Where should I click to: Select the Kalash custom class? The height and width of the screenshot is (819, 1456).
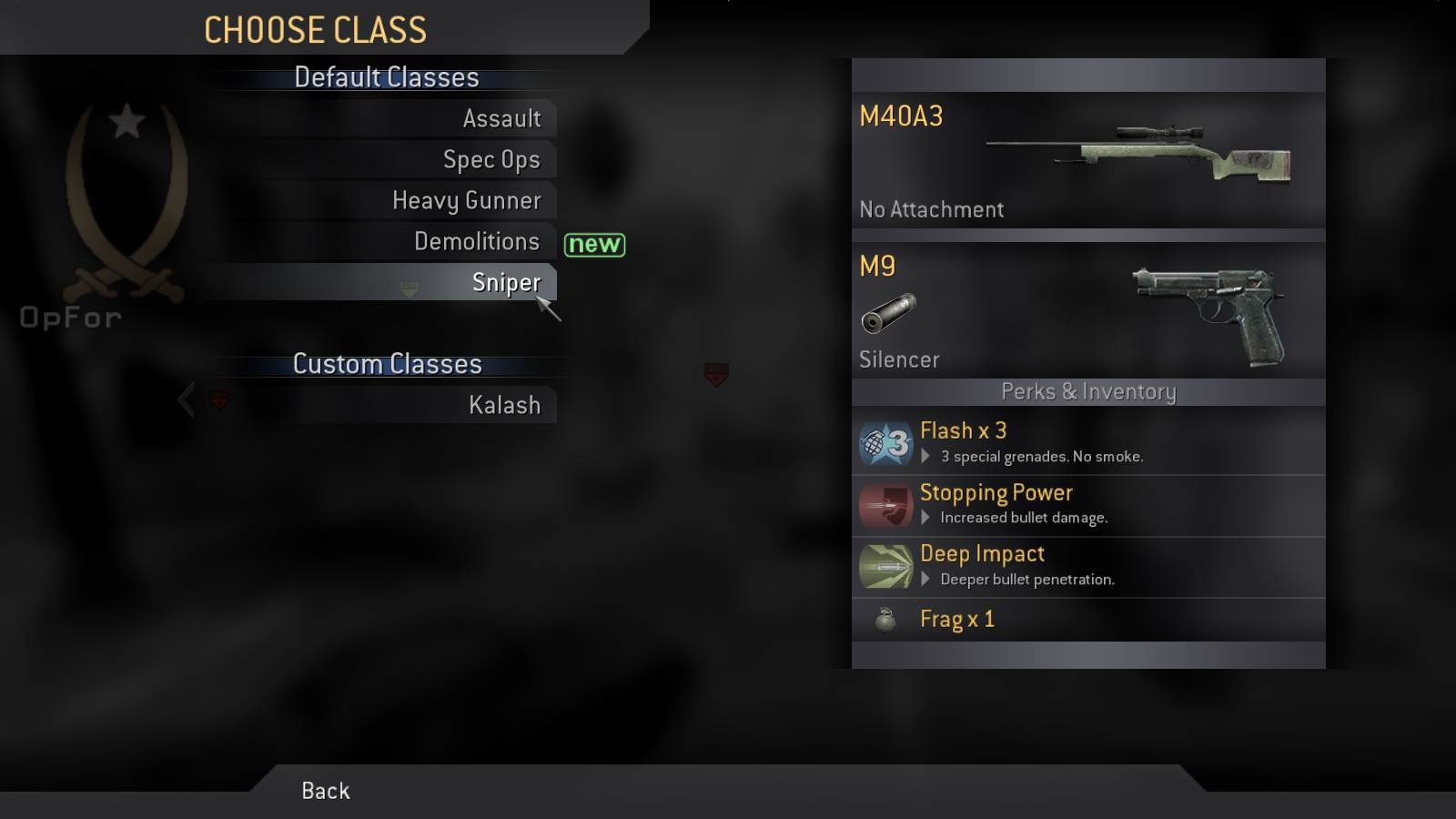click(506, 405)
